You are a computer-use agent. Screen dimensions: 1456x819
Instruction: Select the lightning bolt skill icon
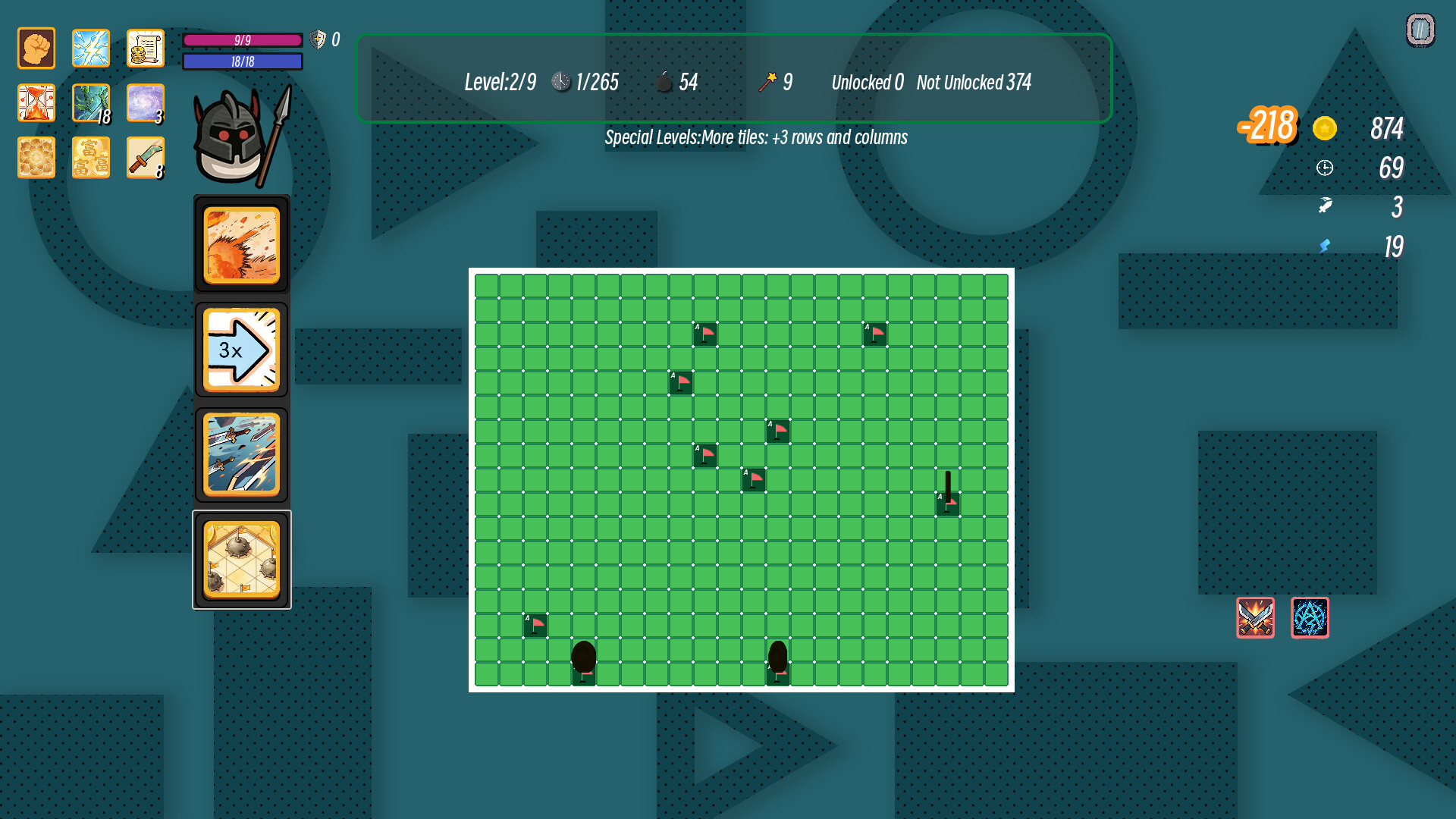pyautogui.click(x=90, y=47)
